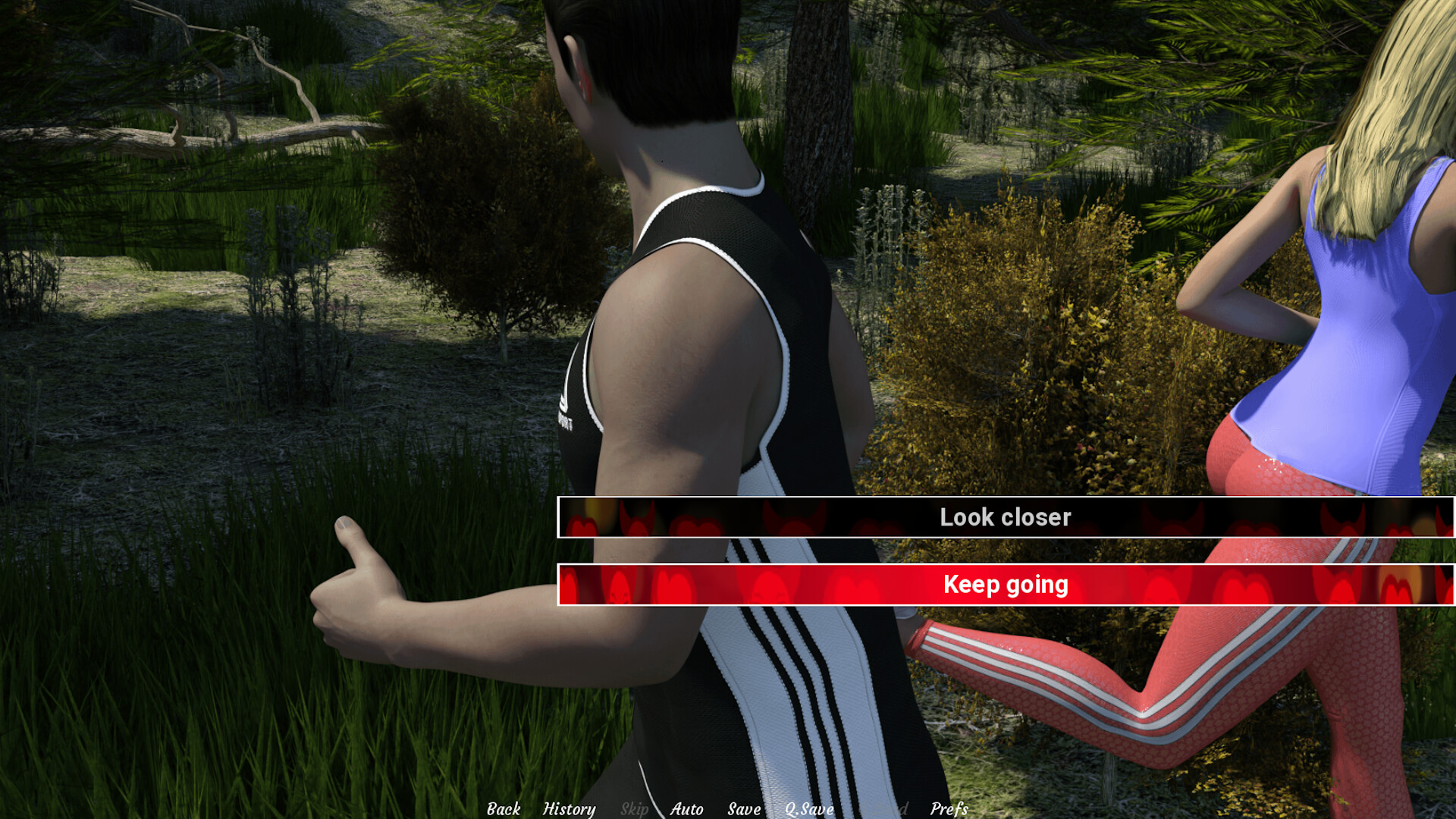Perform a Quick Save with Q.Save
Screen dimensions: 1456x819
click(808, 809)
